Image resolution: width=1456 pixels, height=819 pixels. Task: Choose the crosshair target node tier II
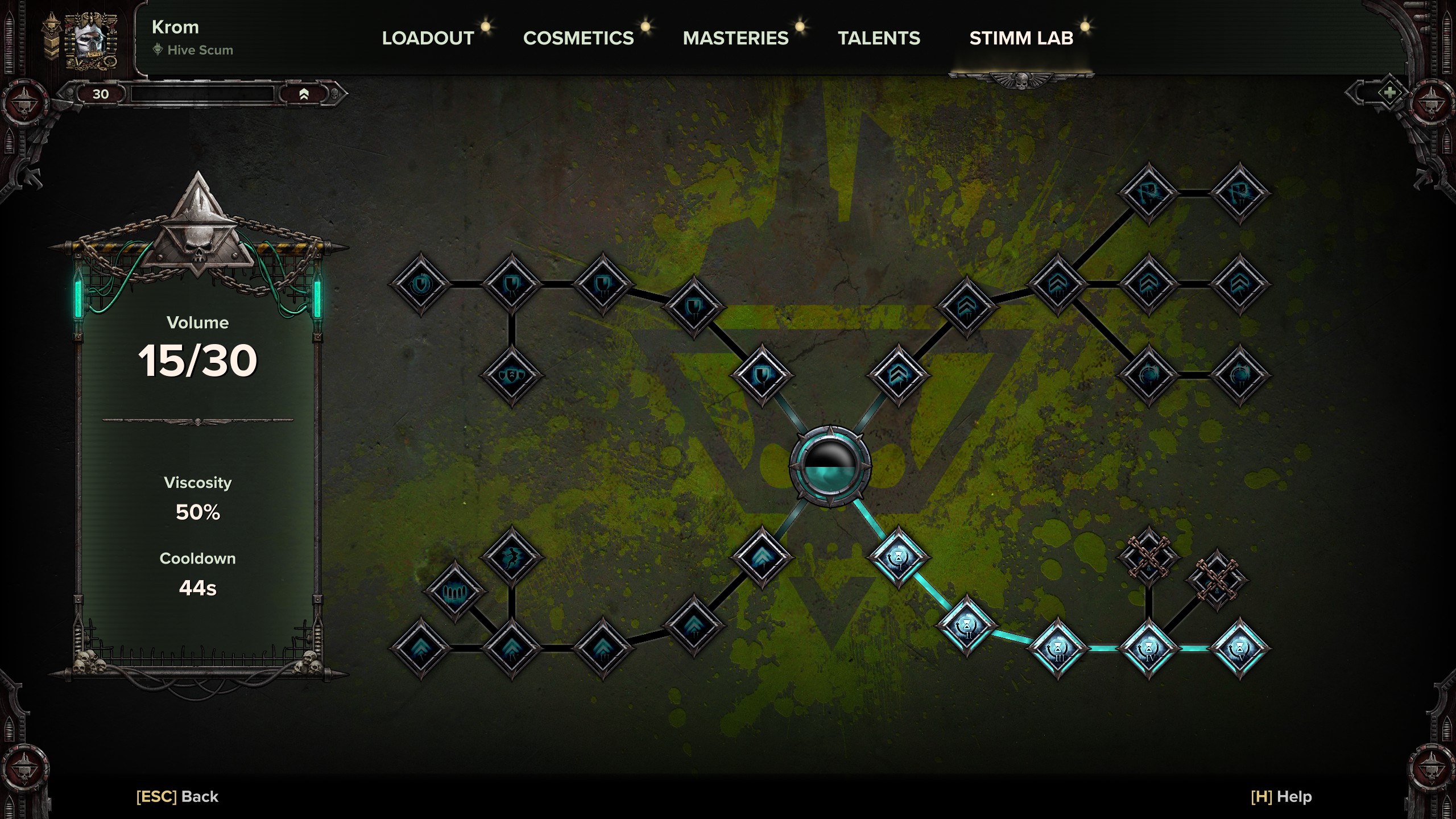1240,375
